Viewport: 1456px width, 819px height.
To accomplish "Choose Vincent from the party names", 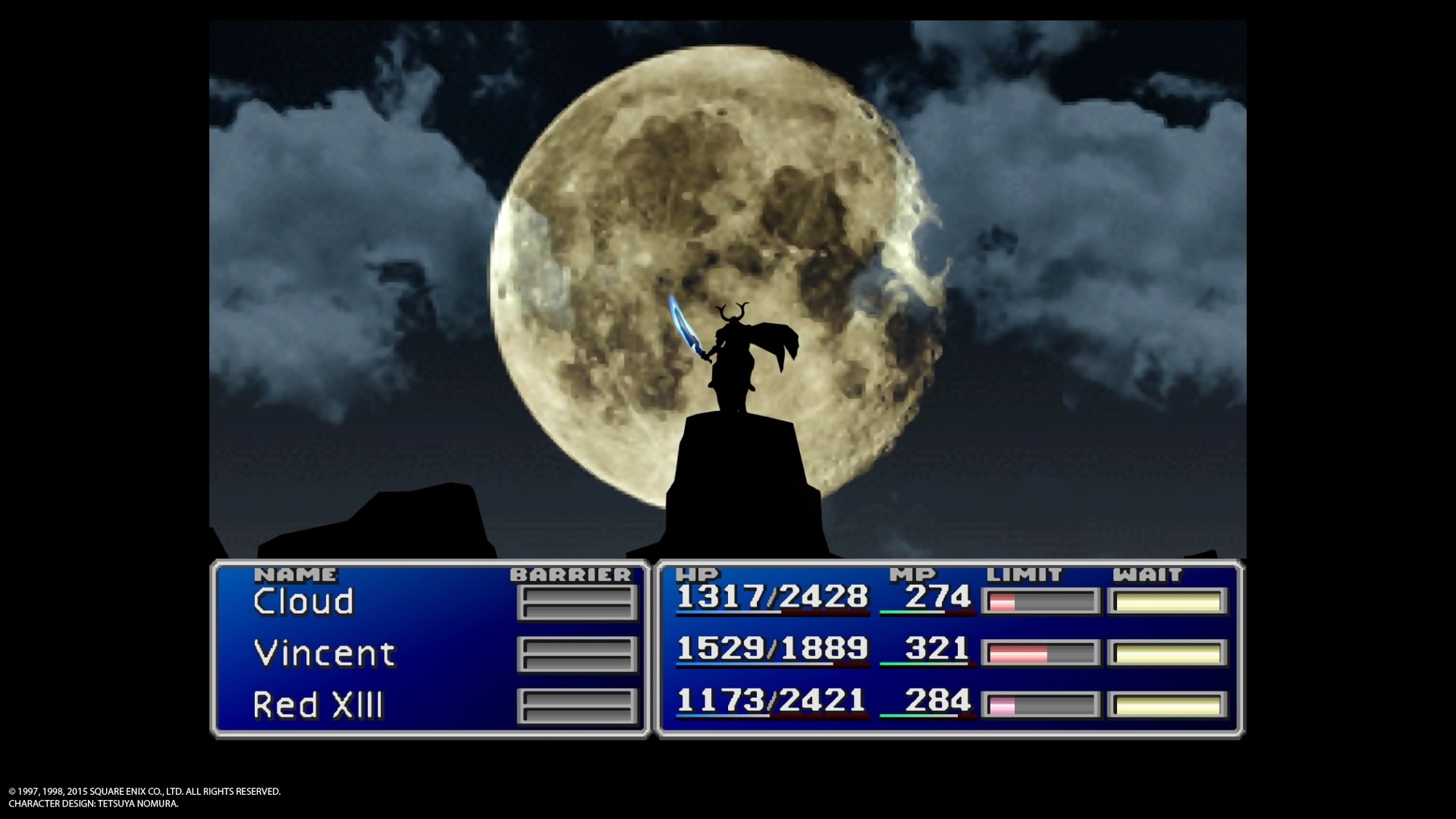I will point(324,653).
